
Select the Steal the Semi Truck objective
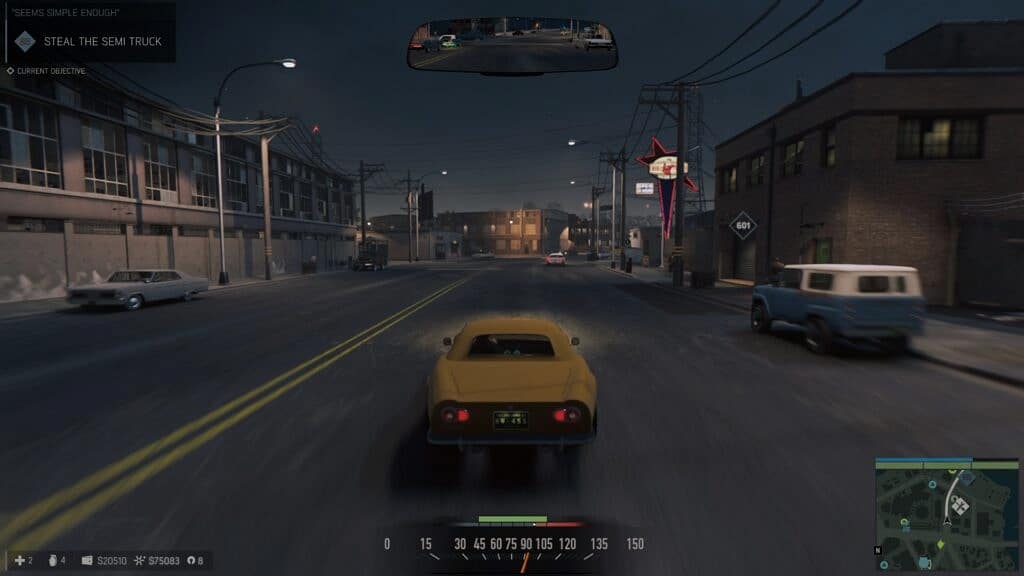point(102,41)
